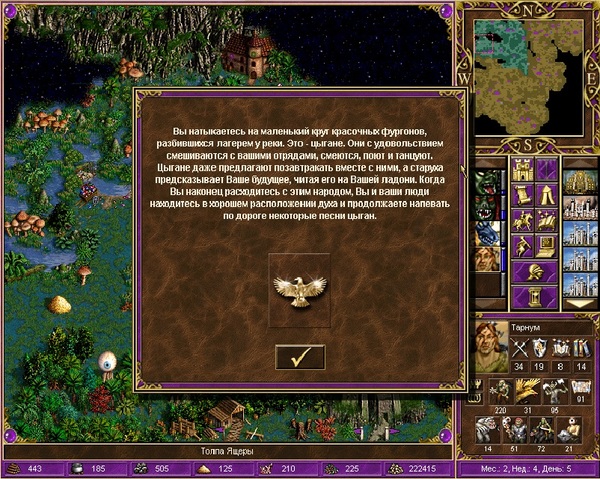The width and height of the screenshot is (600, 479).
Task: Select the golden town in the town list
Action: click(580, 183)
